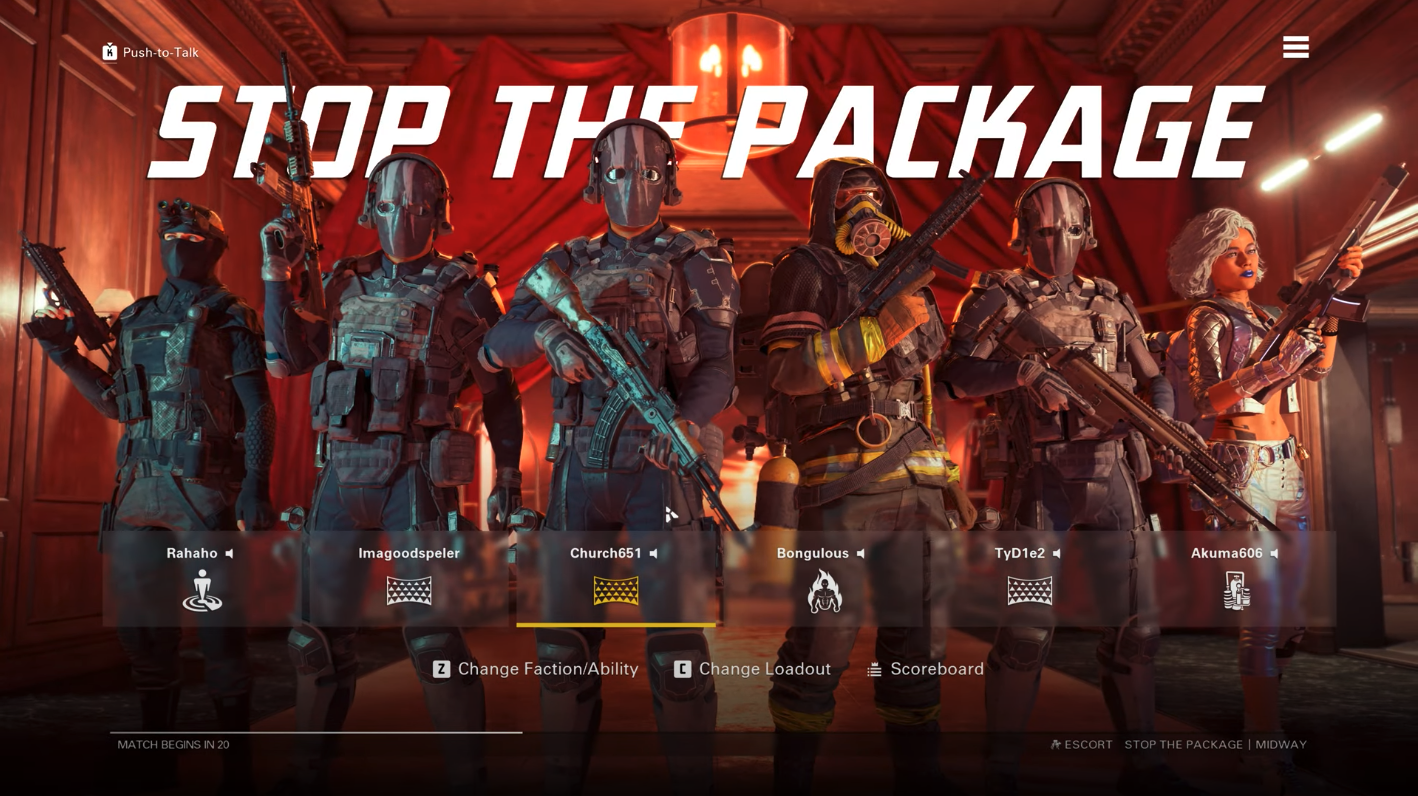This screenshot has width=1418, height=796.
Task: Mute Bongulous's voice chat
Action: click(861, 553)
